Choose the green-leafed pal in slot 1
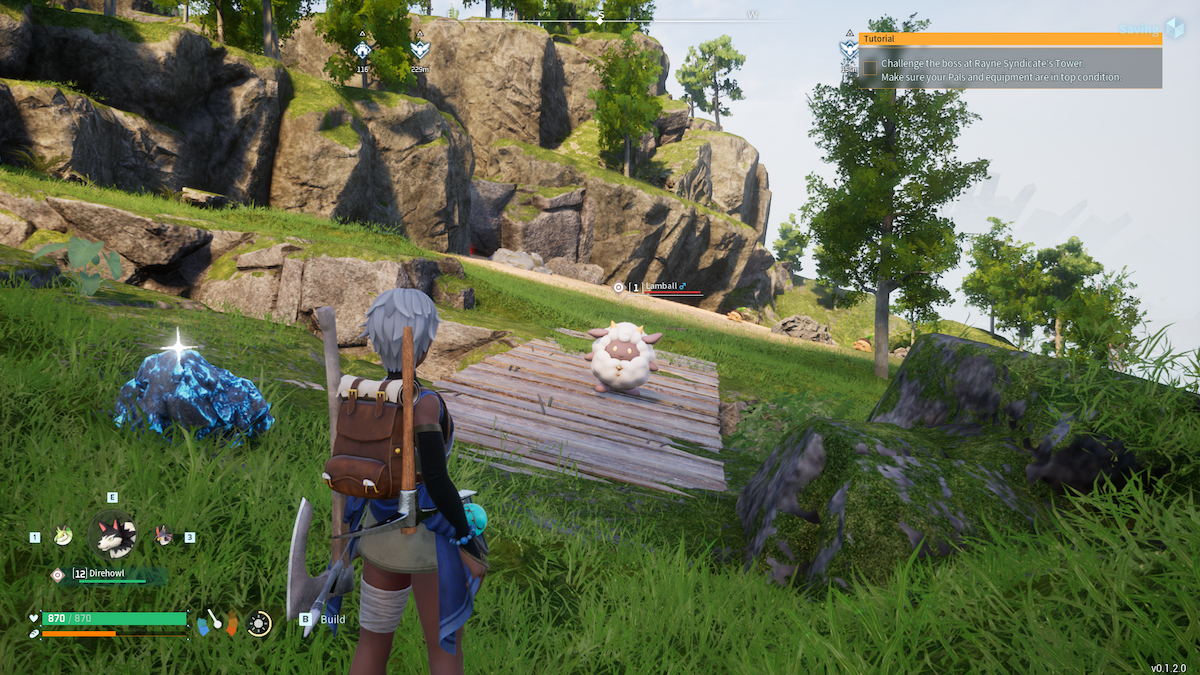Screen dimensions: 1200x675 (x=63, y=537)
